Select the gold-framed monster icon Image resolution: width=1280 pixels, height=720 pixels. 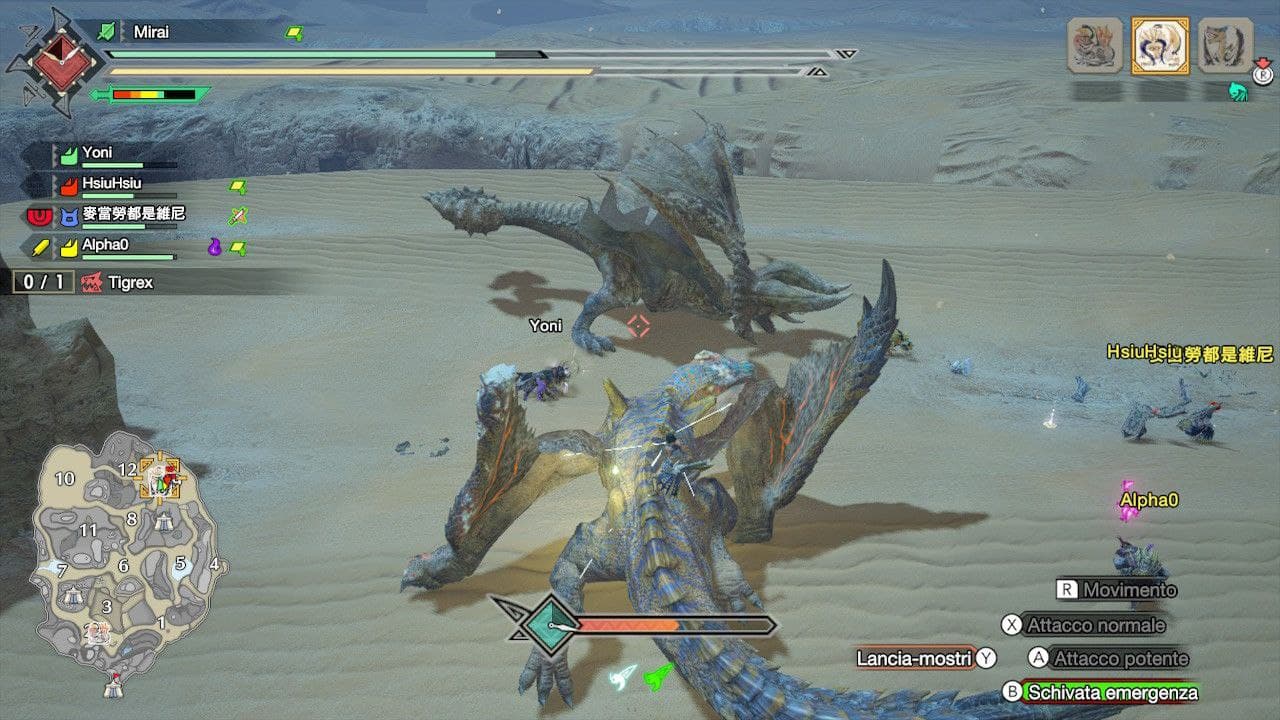tap(1160, 45)
